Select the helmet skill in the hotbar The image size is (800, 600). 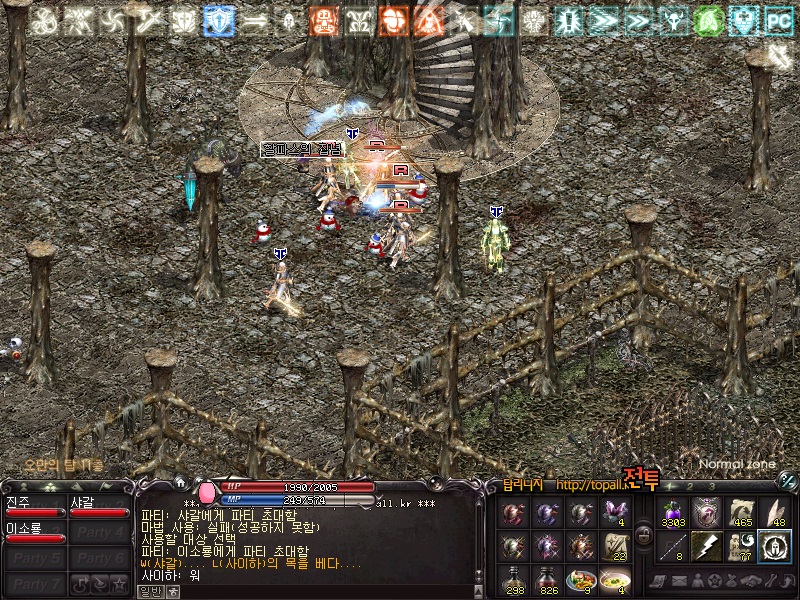(773, 546)
